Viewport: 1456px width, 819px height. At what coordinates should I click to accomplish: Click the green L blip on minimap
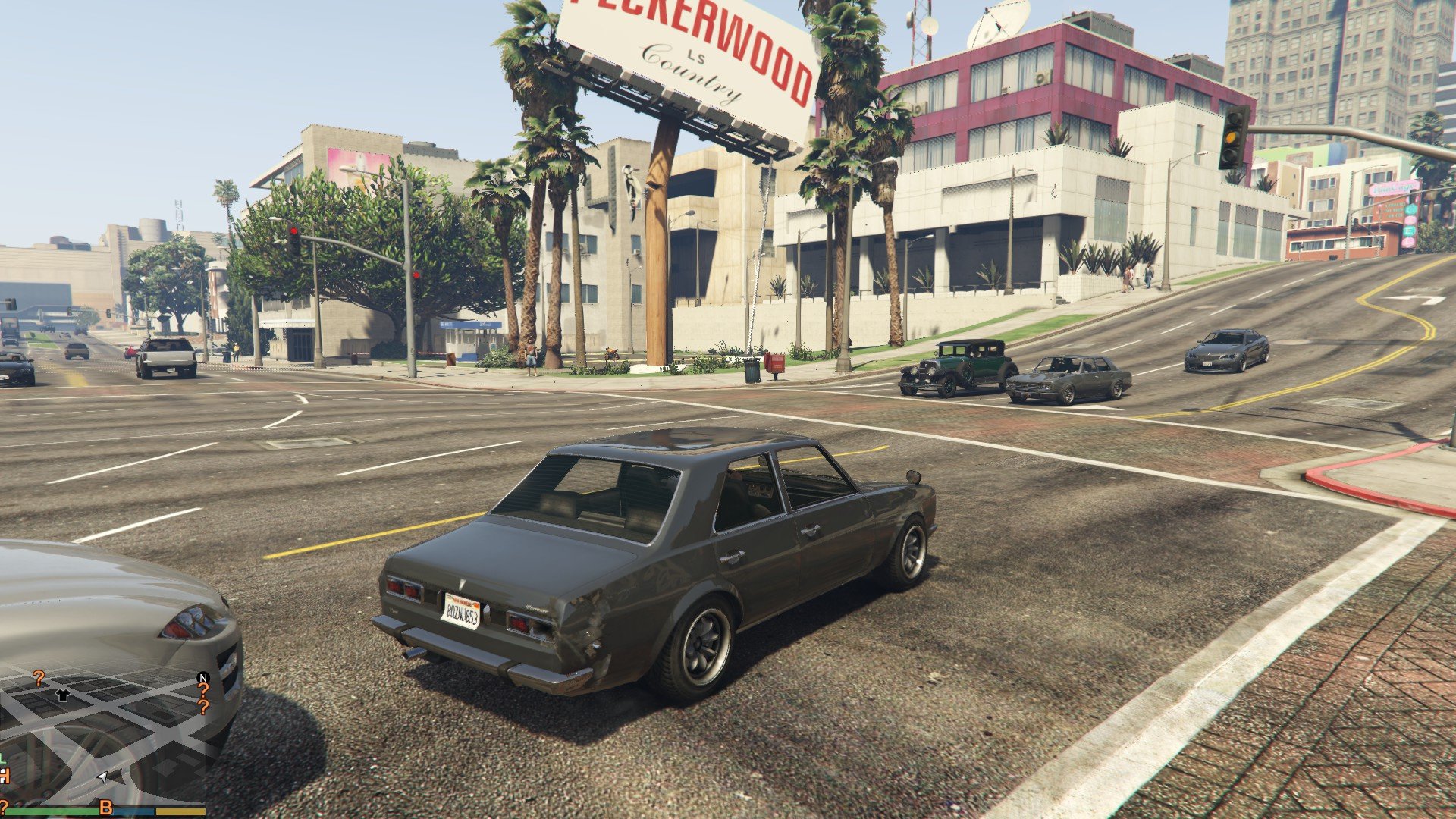click(3, 758)
